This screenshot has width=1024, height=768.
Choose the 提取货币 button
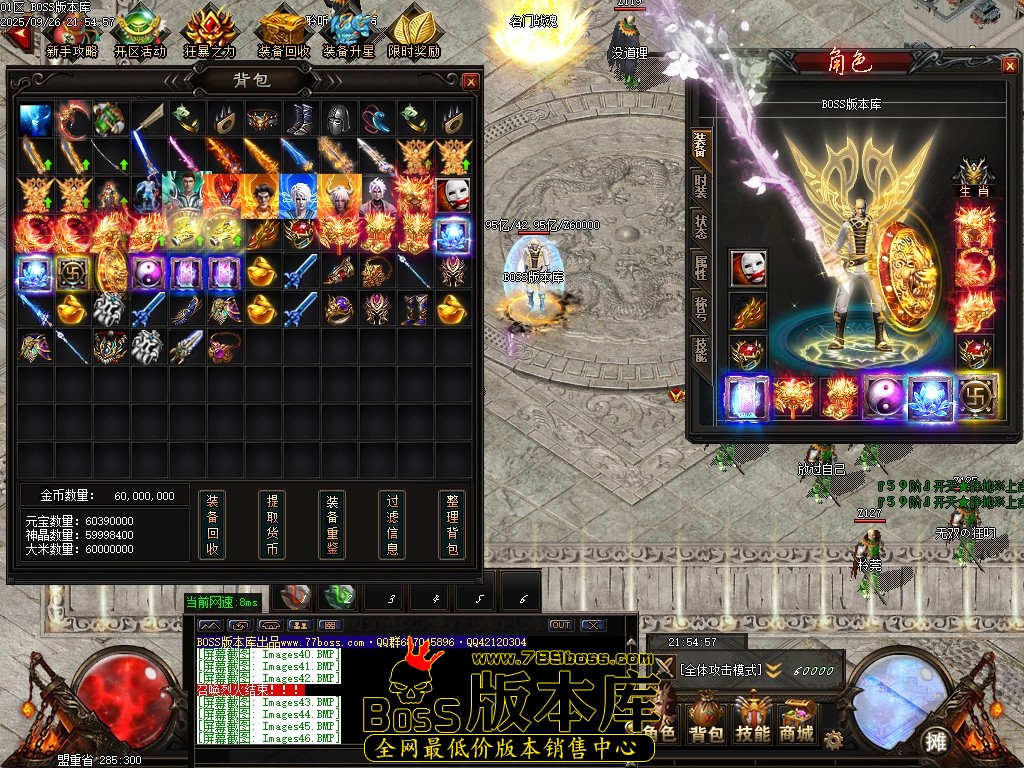(271, 524)
